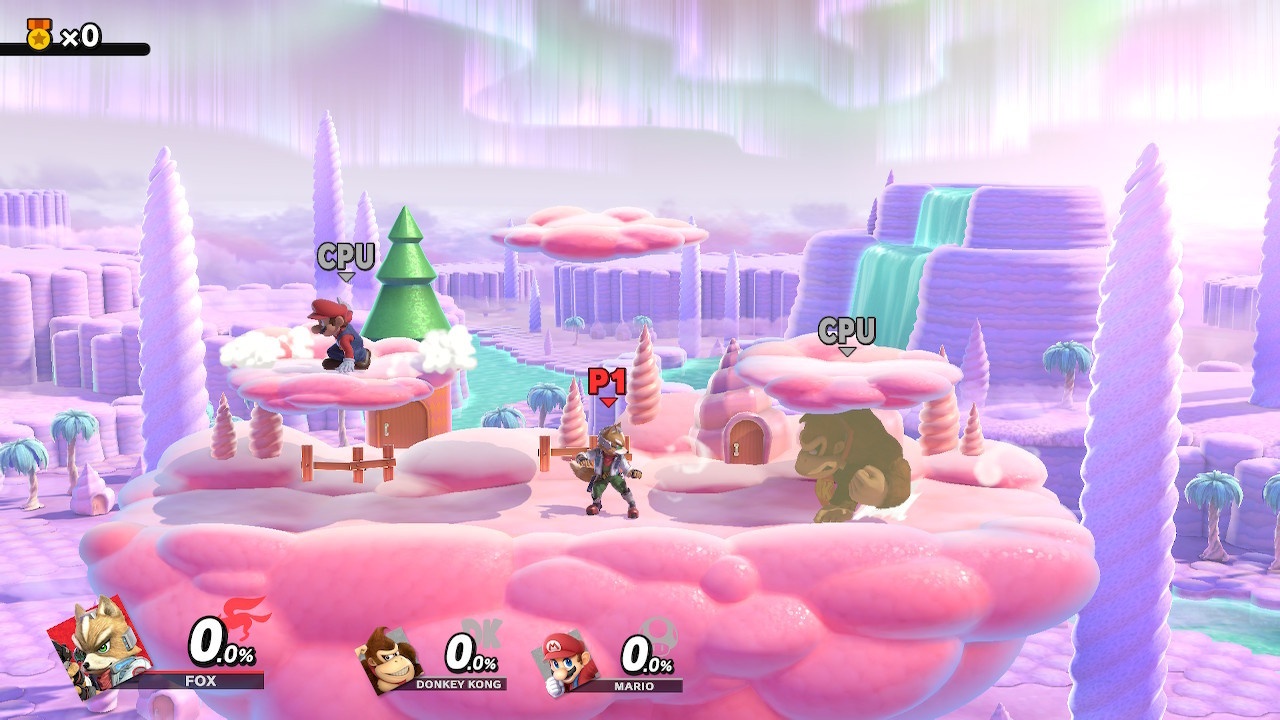Click the gold star medal icon
This screenshot has width=1280, height=720.
(39, 35)
